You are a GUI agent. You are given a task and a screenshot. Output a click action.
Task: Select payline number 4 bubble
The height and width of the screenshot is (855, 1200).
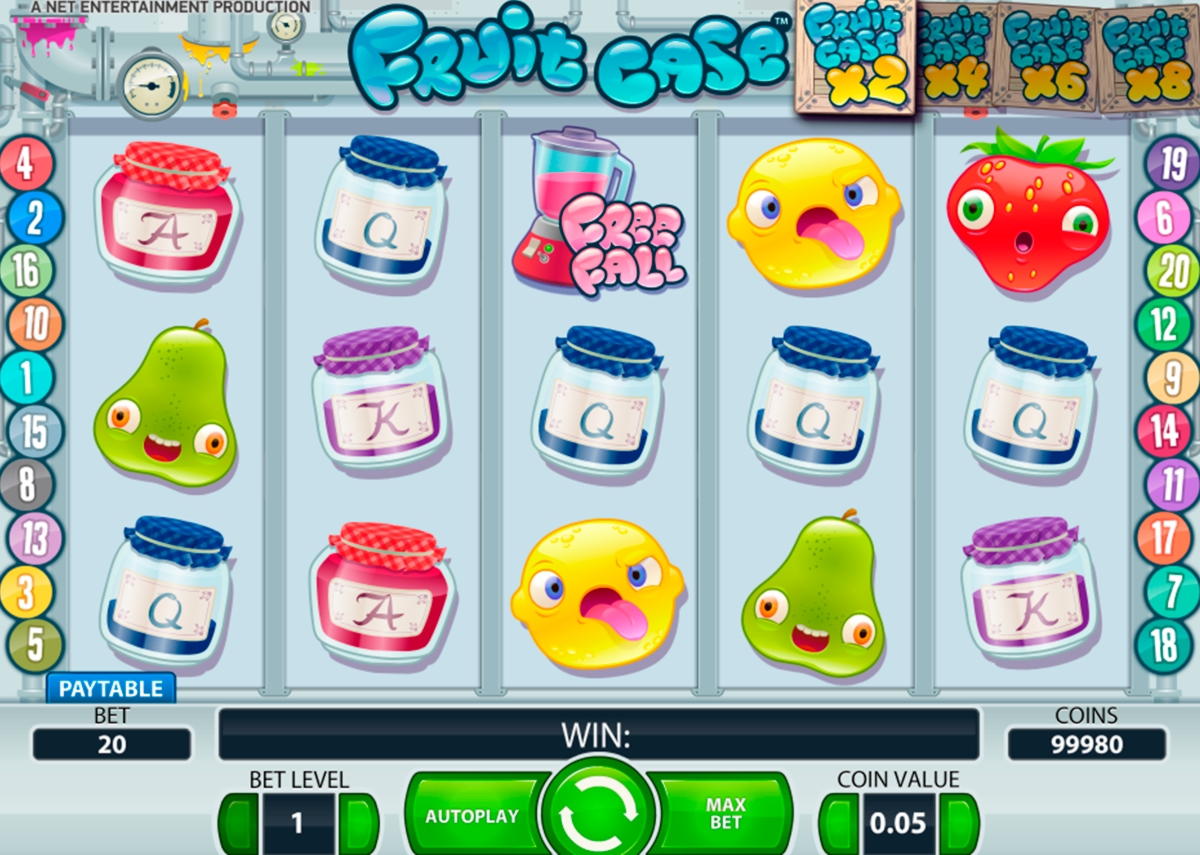pos(27,164)
